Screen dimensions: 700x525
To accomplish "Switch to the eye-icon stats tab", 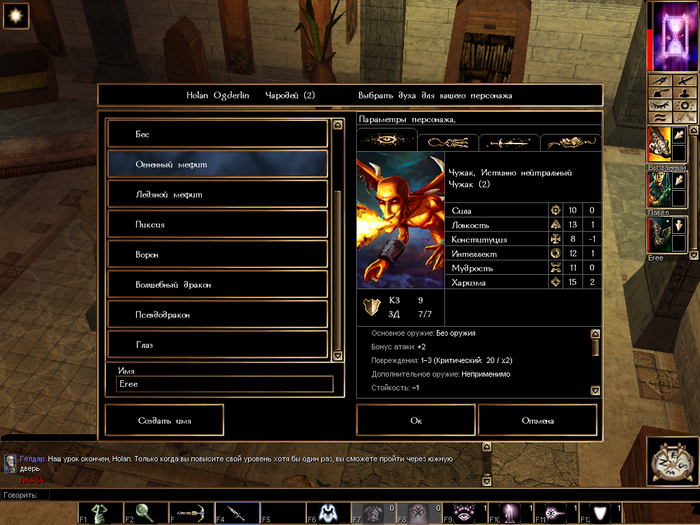I will pos(386,142).
